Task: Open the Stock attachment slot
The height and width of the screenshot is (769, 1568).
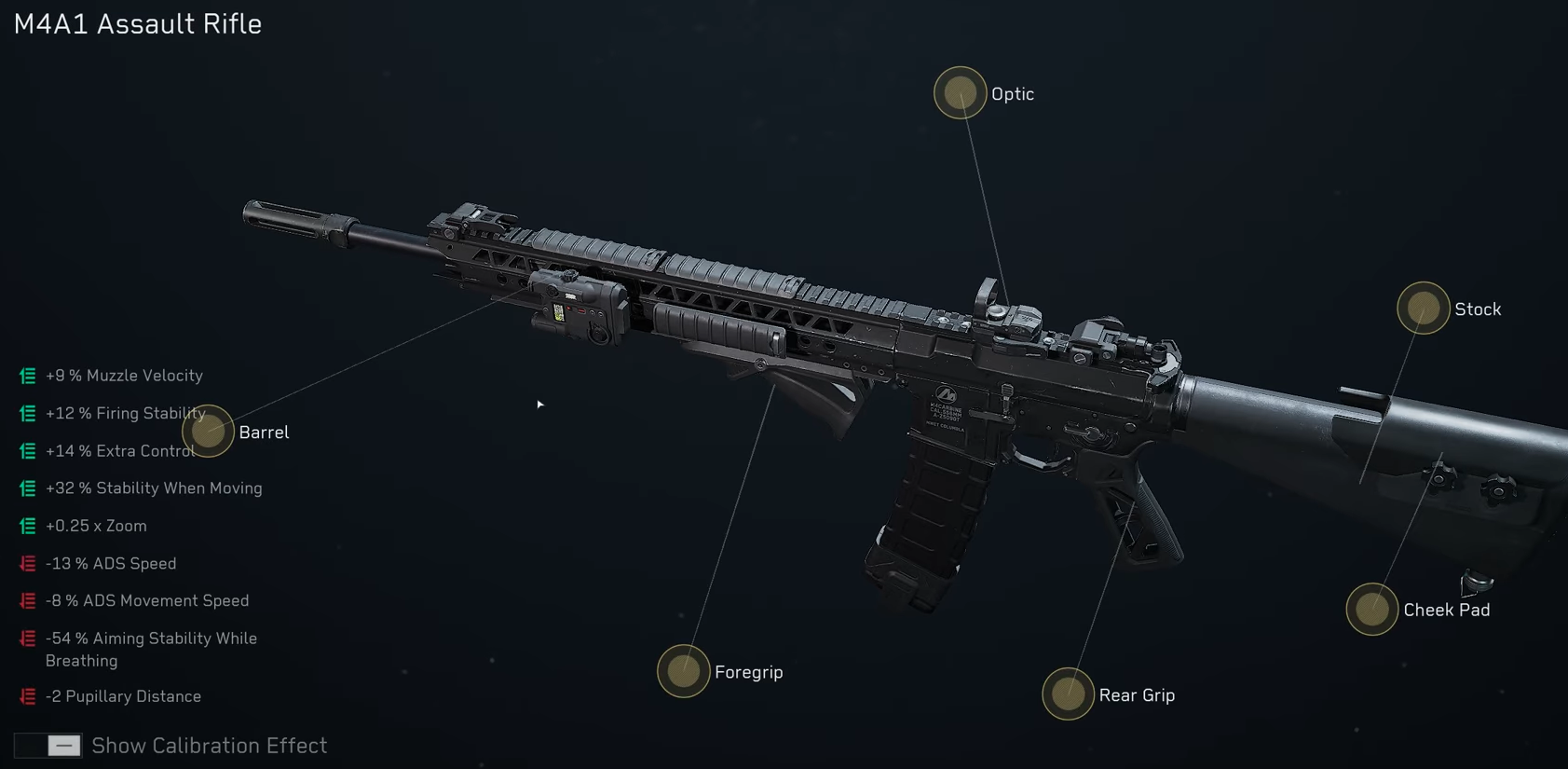Action: (1422, 308)
